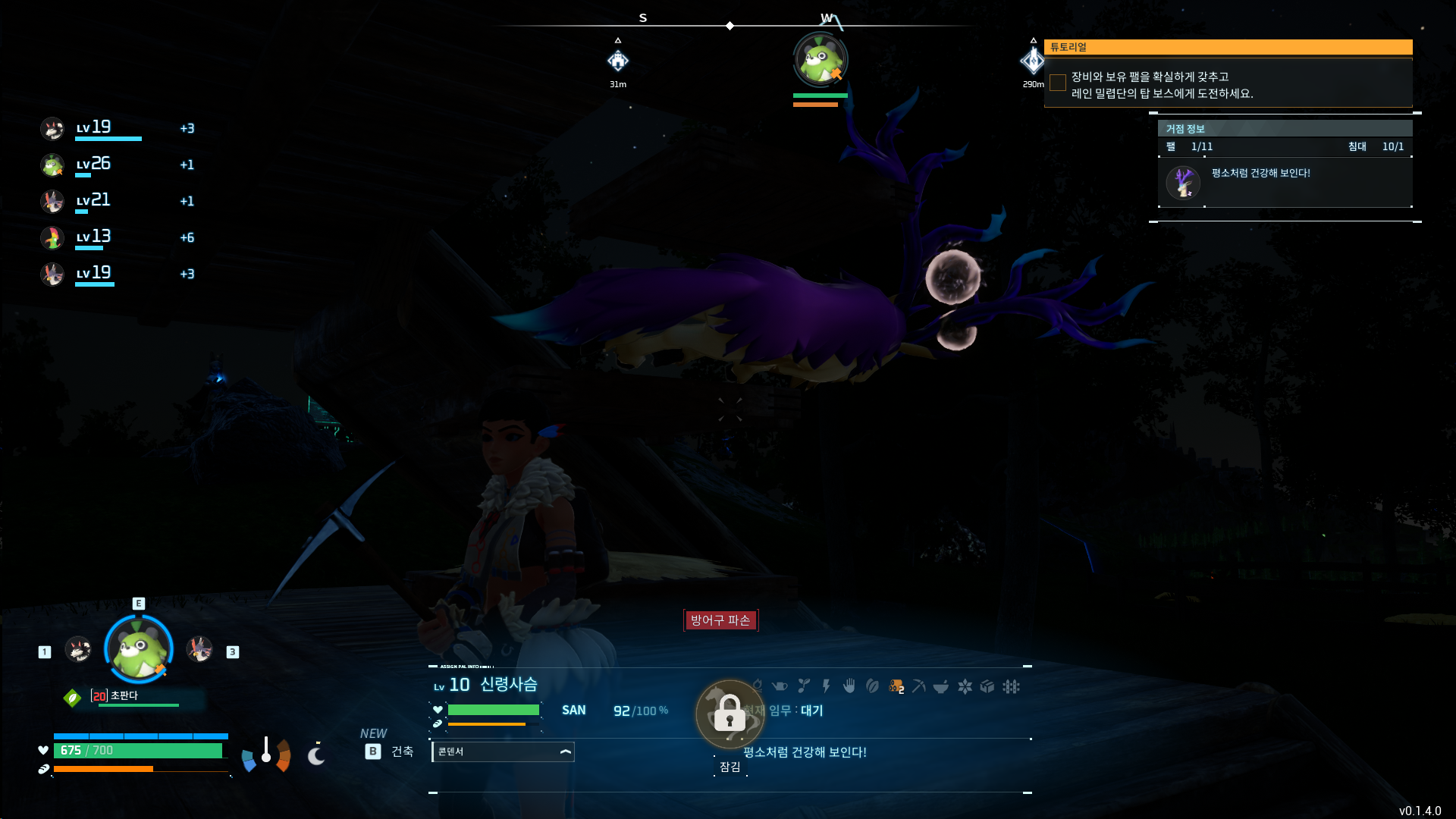Image resolution: width=1456 pixels, height=819 pixels.
Task: Click the tower marker showing 290m
Action: point(1032,61)
